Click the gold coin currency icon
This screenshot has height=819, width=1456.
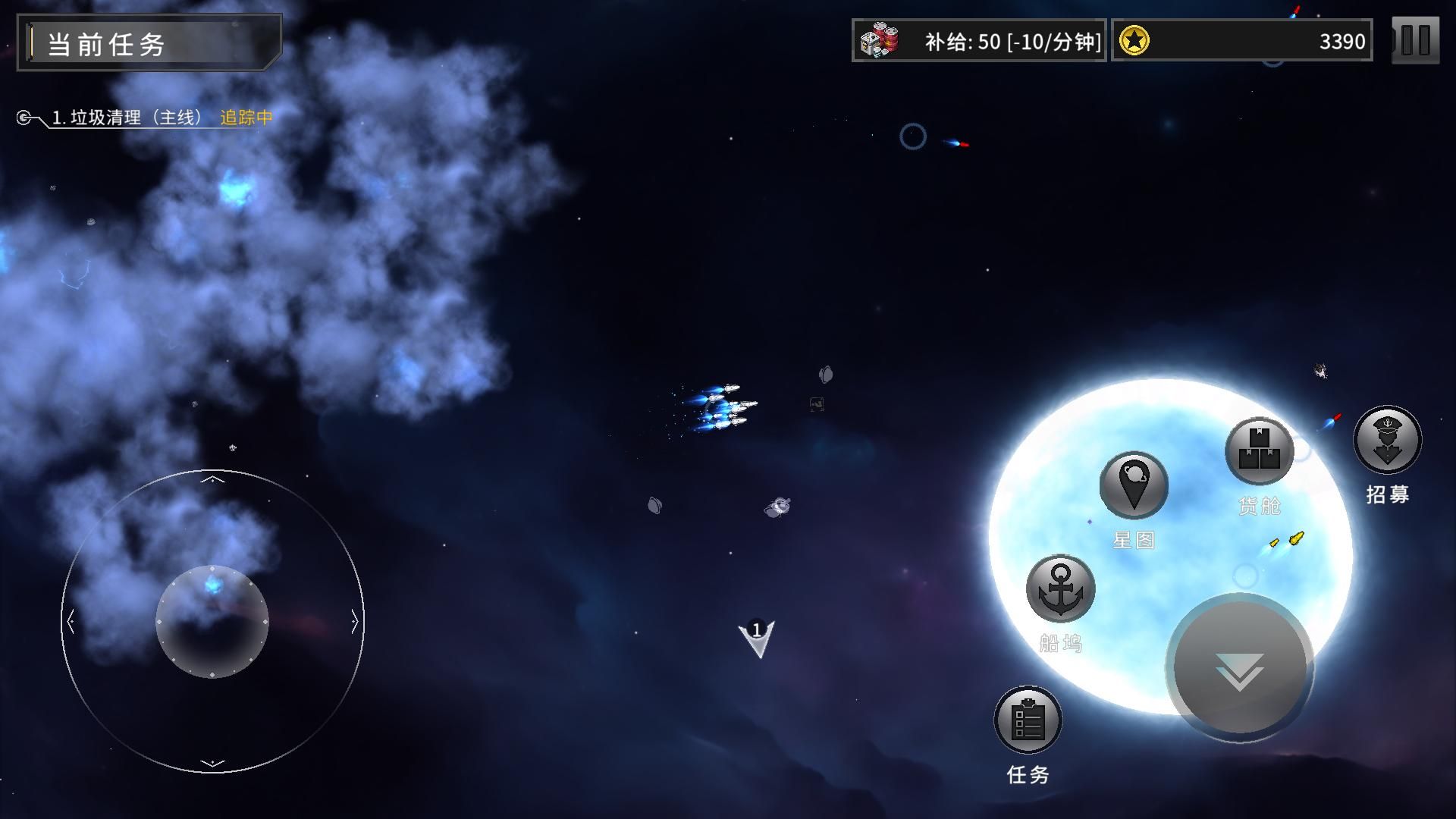pyautogui.click(x=1134, y=41)
